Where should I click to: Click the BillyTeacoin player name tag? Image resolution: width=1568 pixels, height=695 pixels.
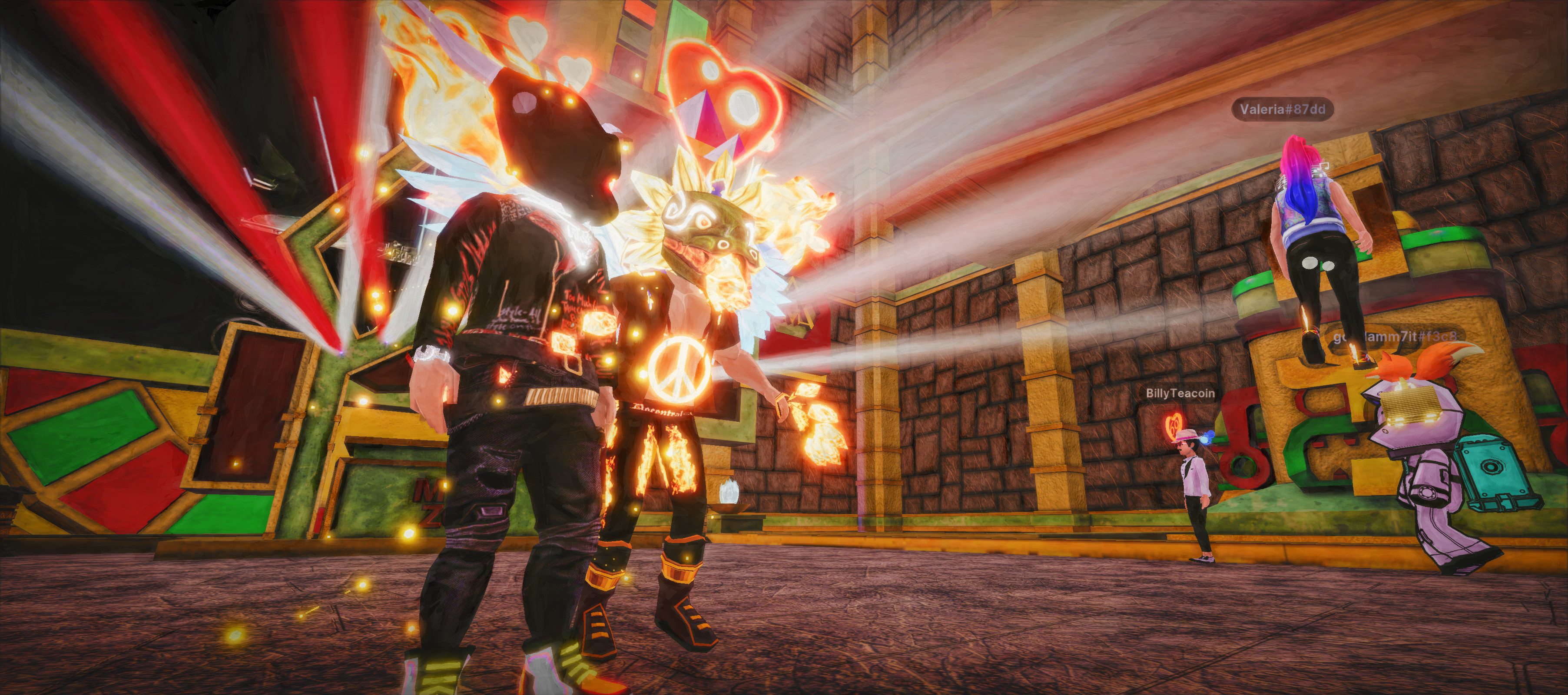point(1180,394)
